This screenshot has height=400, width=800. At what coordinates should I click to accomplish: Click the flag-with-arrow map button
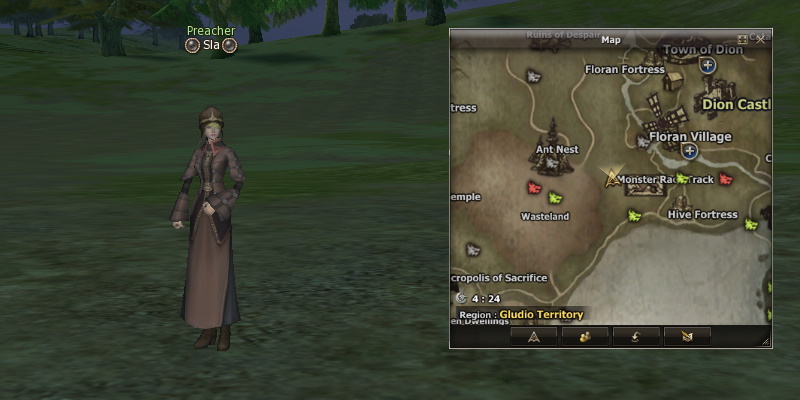pyautogui.click(x=687, y=336)
